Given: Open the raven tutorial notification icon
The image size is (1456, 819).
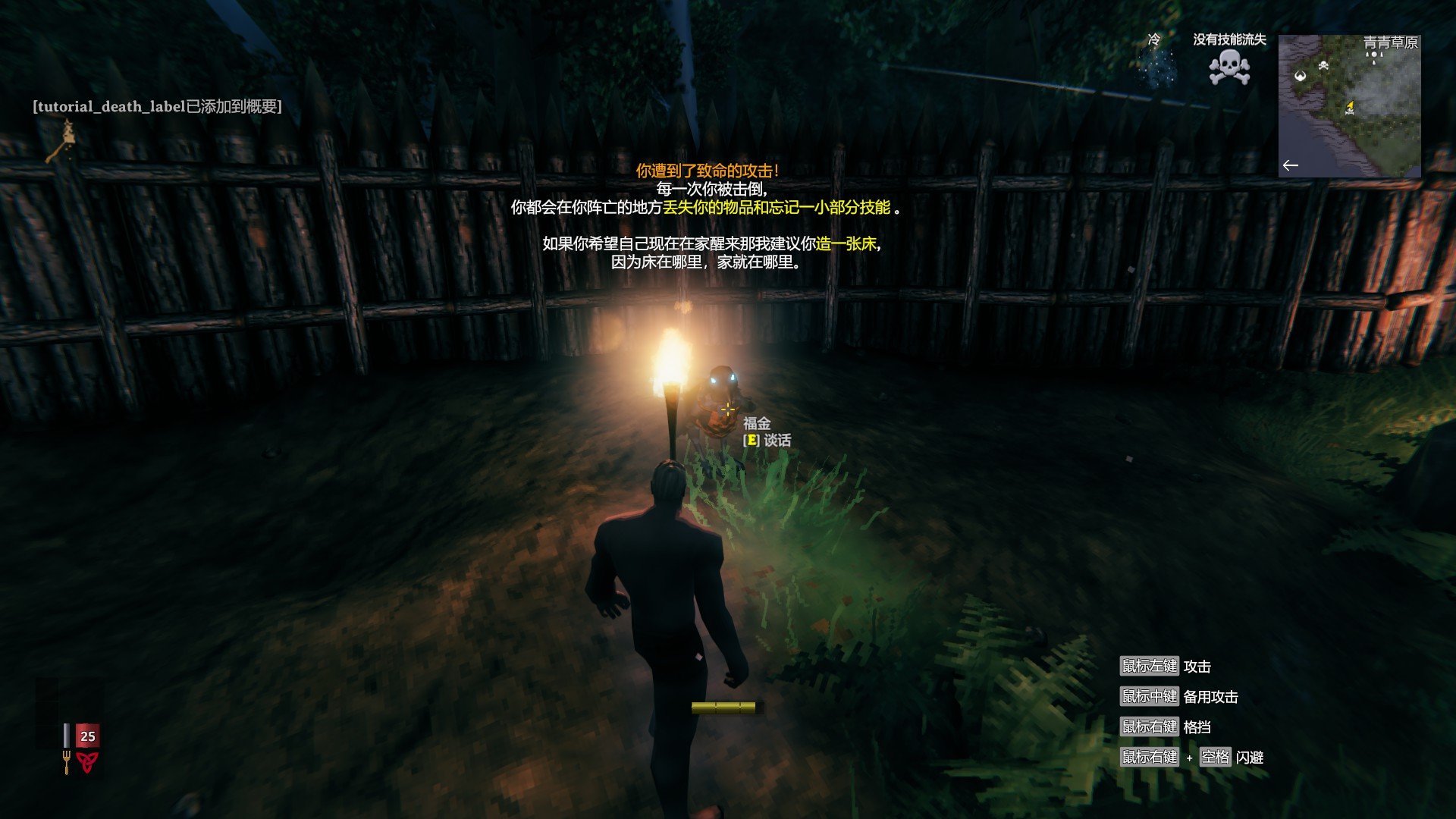Looking at the screenshot, I should [63, 141].
